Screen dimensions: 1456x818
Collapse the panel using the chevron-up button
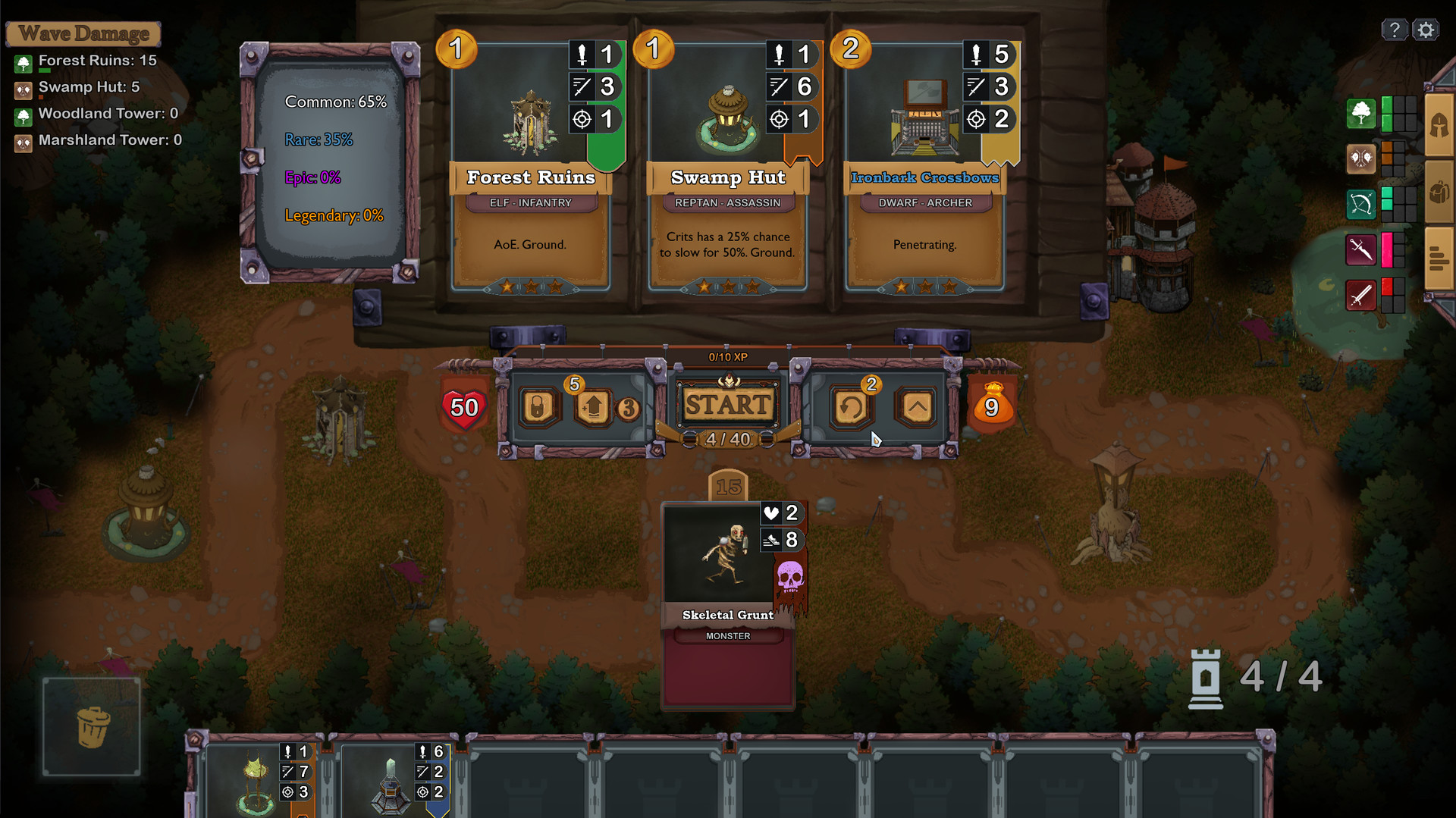tap(916, 407)
